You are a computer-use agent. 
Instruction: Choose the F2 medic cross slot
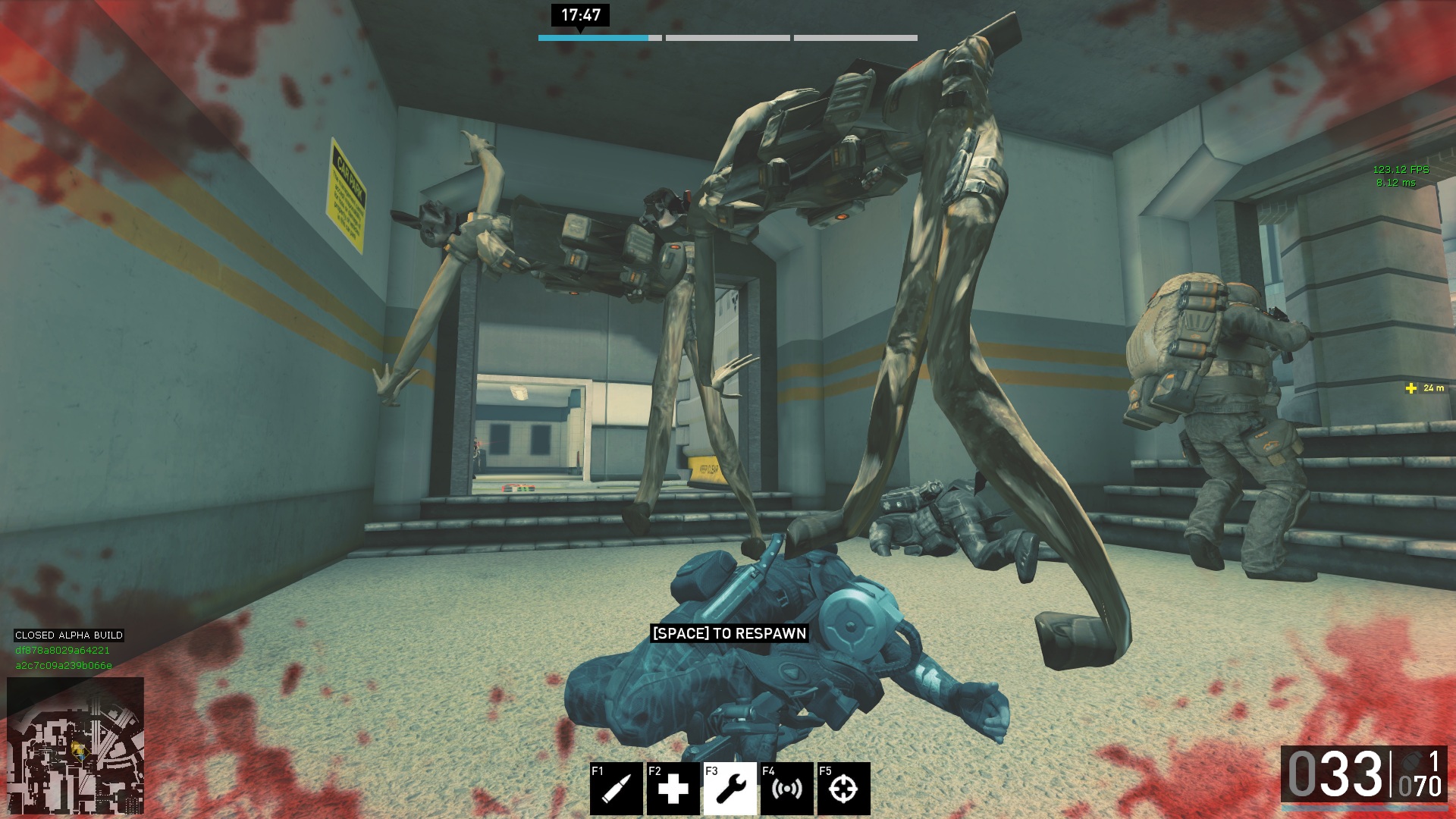(673, 789)
